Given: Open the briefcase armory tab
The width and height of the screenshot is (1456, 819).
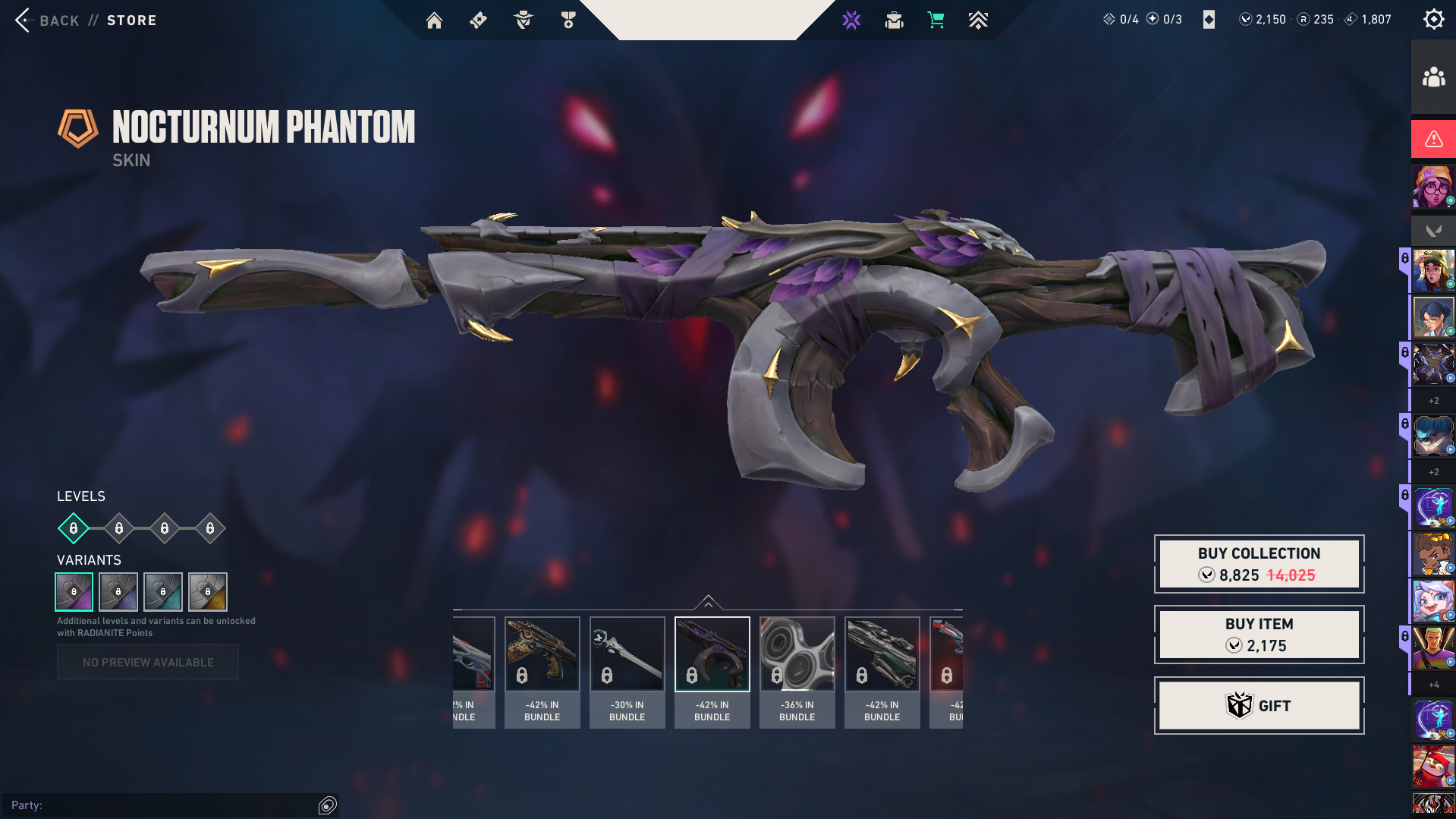Looking at the screenshot, I should 894,20.
